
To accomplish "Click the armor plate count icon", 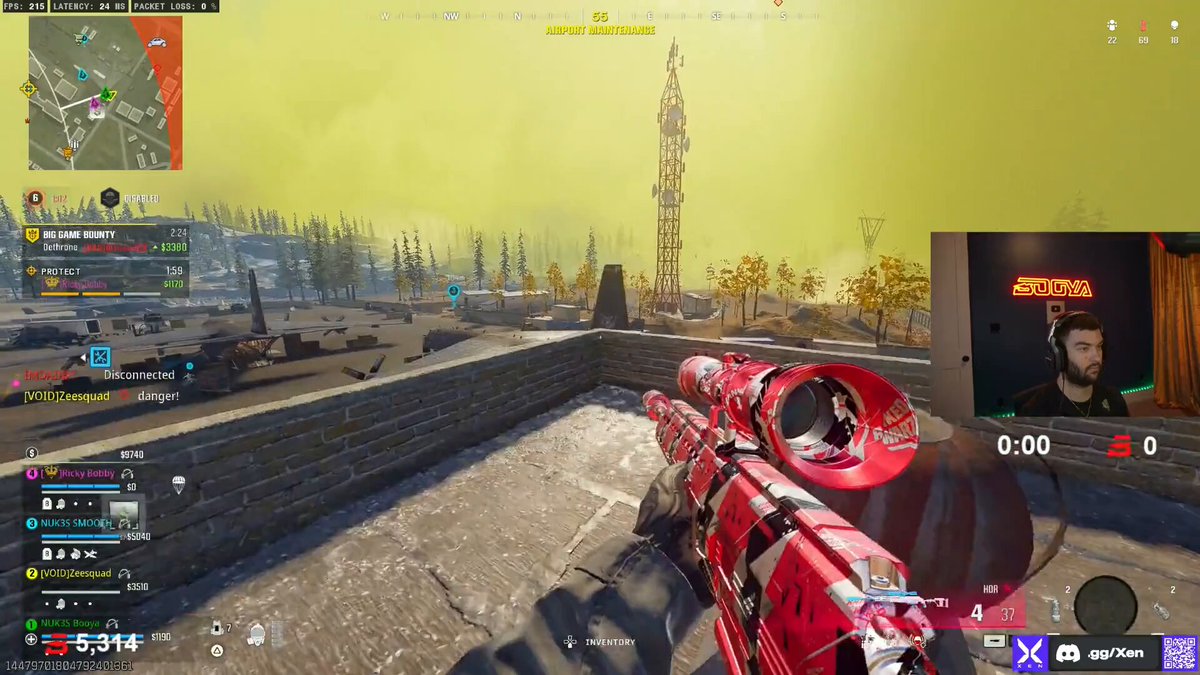I will pos(217,628).
